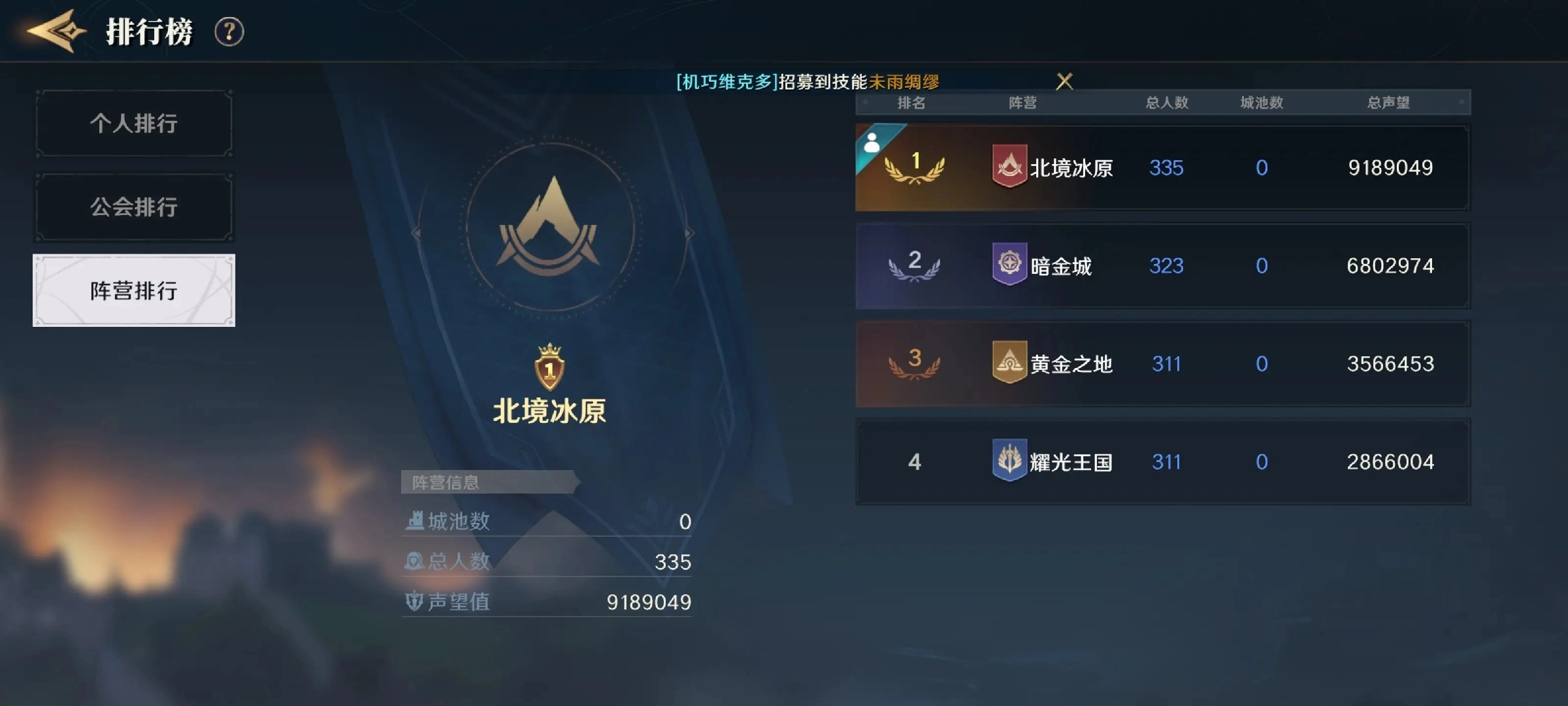Open the 公会排行 ranking tab
The width and height of the screenshot is (1568, 706).
133,207
